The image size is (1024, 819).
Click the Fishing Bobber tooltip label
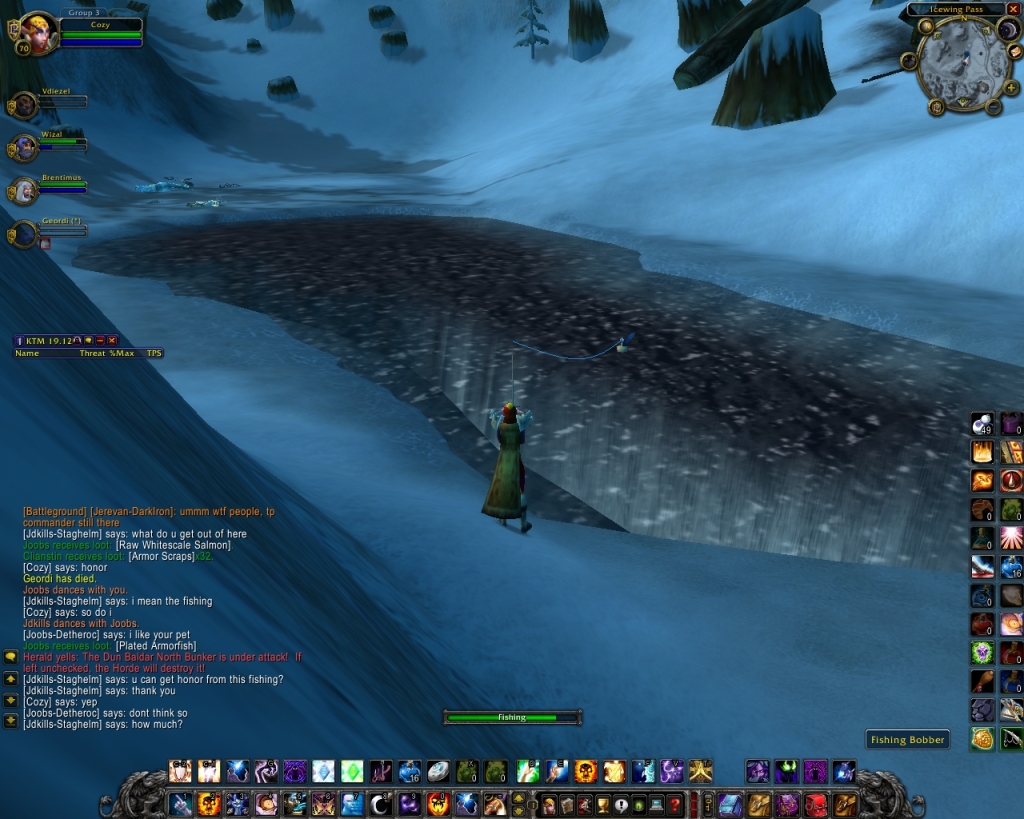906,740
